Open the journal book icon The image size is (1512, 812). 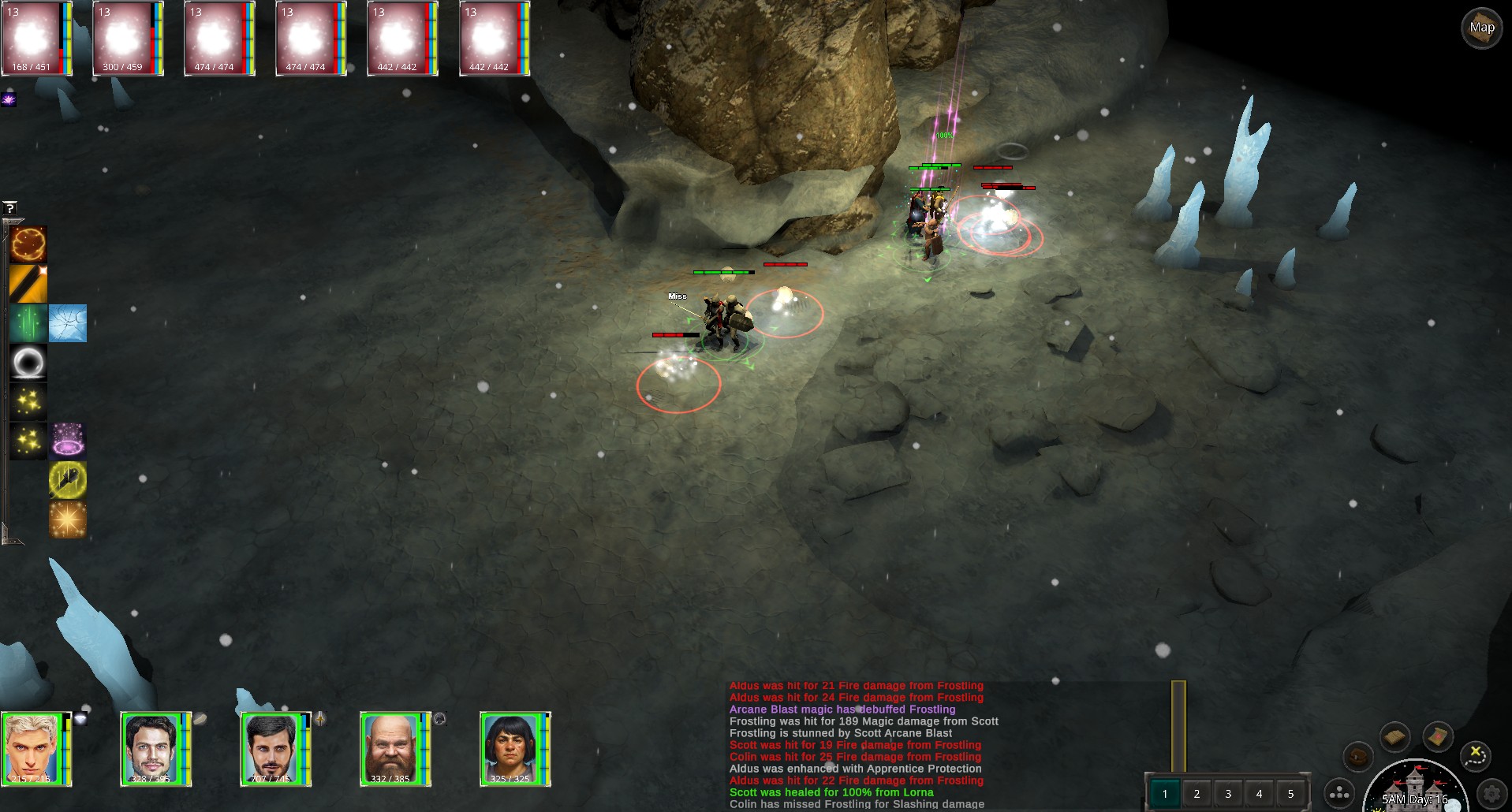(x=1394, y=737)
